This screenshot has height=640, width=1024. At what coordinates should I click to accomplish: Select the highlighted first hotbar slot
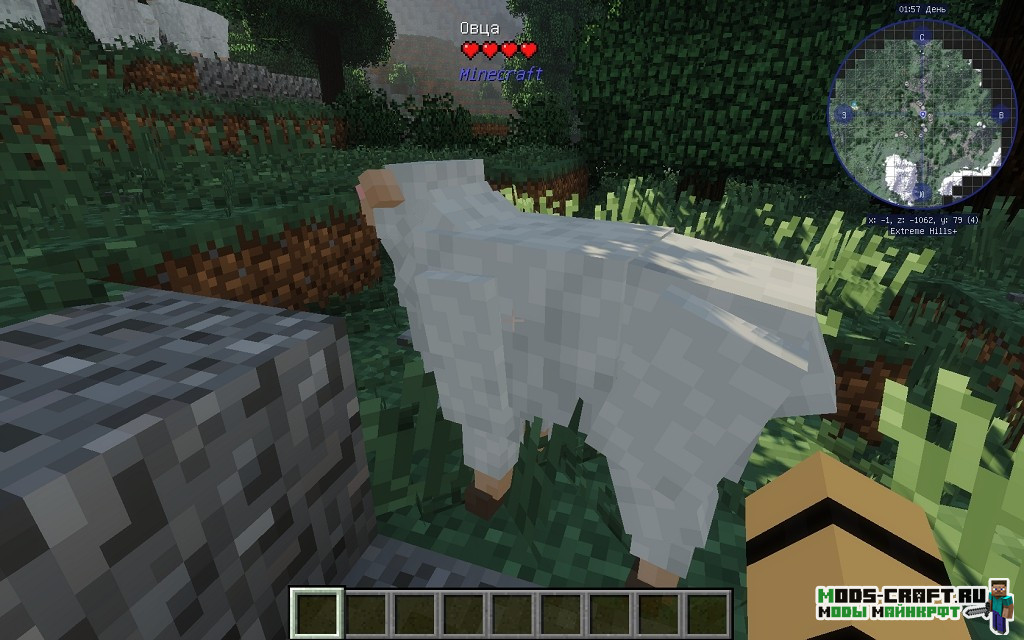[318, 612]
